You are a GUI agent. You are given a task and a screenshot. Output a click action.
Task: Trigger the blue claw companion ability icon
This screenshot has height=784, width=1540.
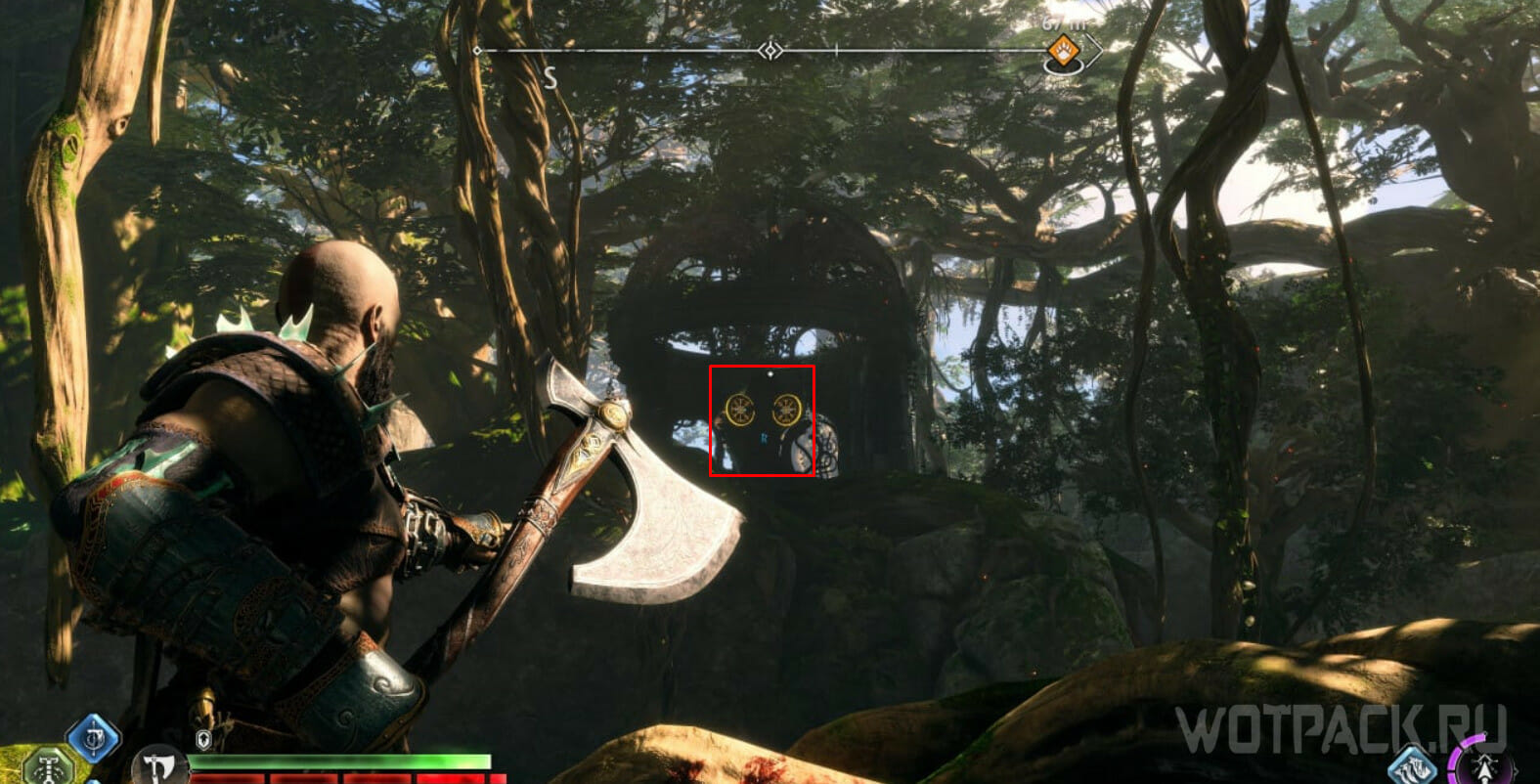(1412, 764)
